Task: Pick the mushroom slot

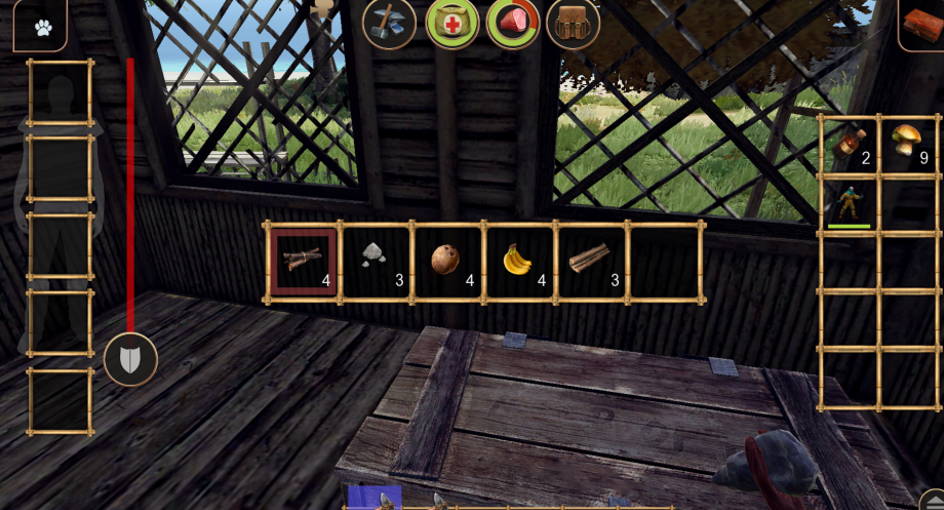Action: click(906, 145)
